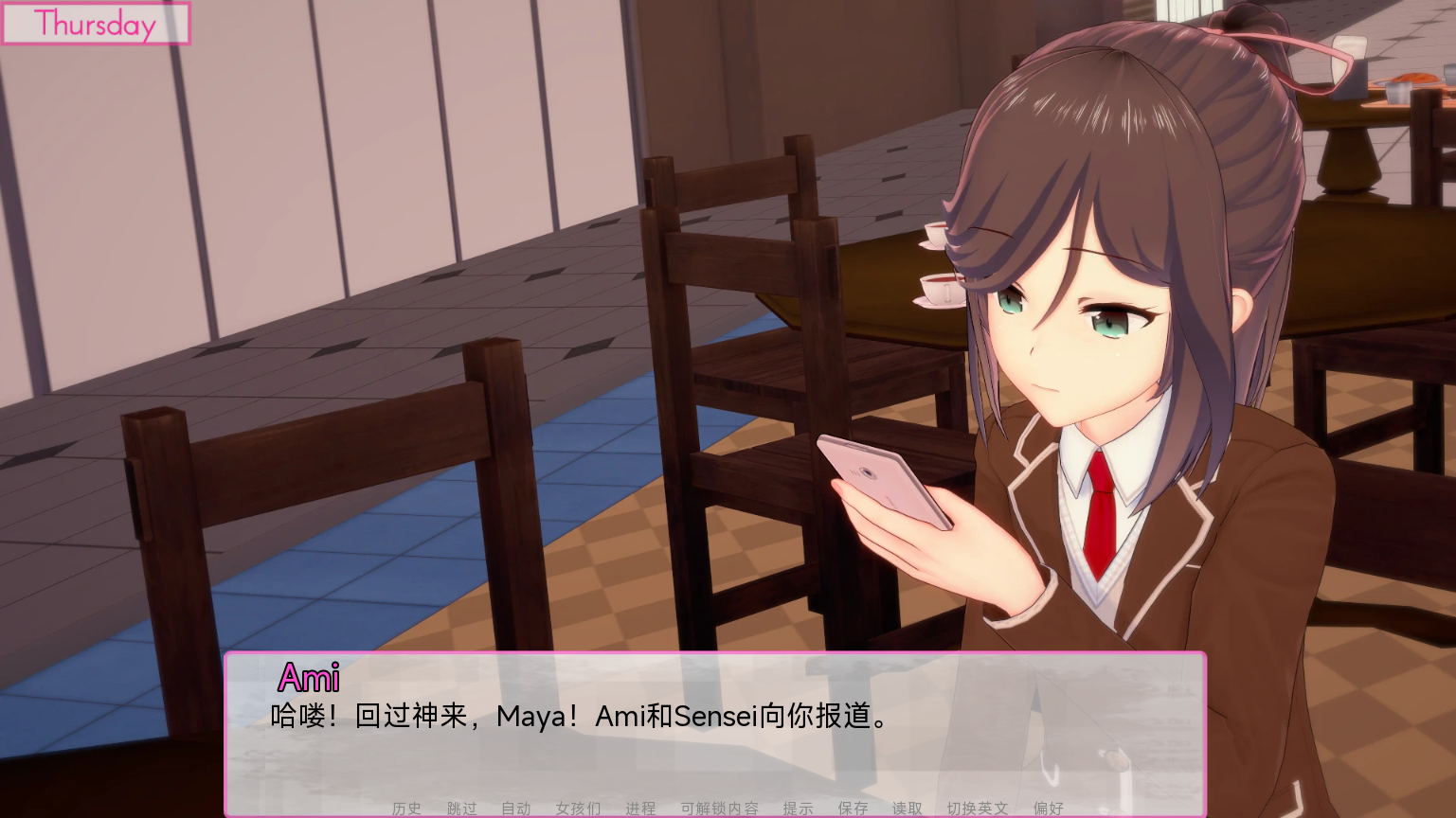The height and width of the screenshot is (818, 1456).
Task: Load a saved game via 读取
Action: pyautogui.click(x=907, y=808)
